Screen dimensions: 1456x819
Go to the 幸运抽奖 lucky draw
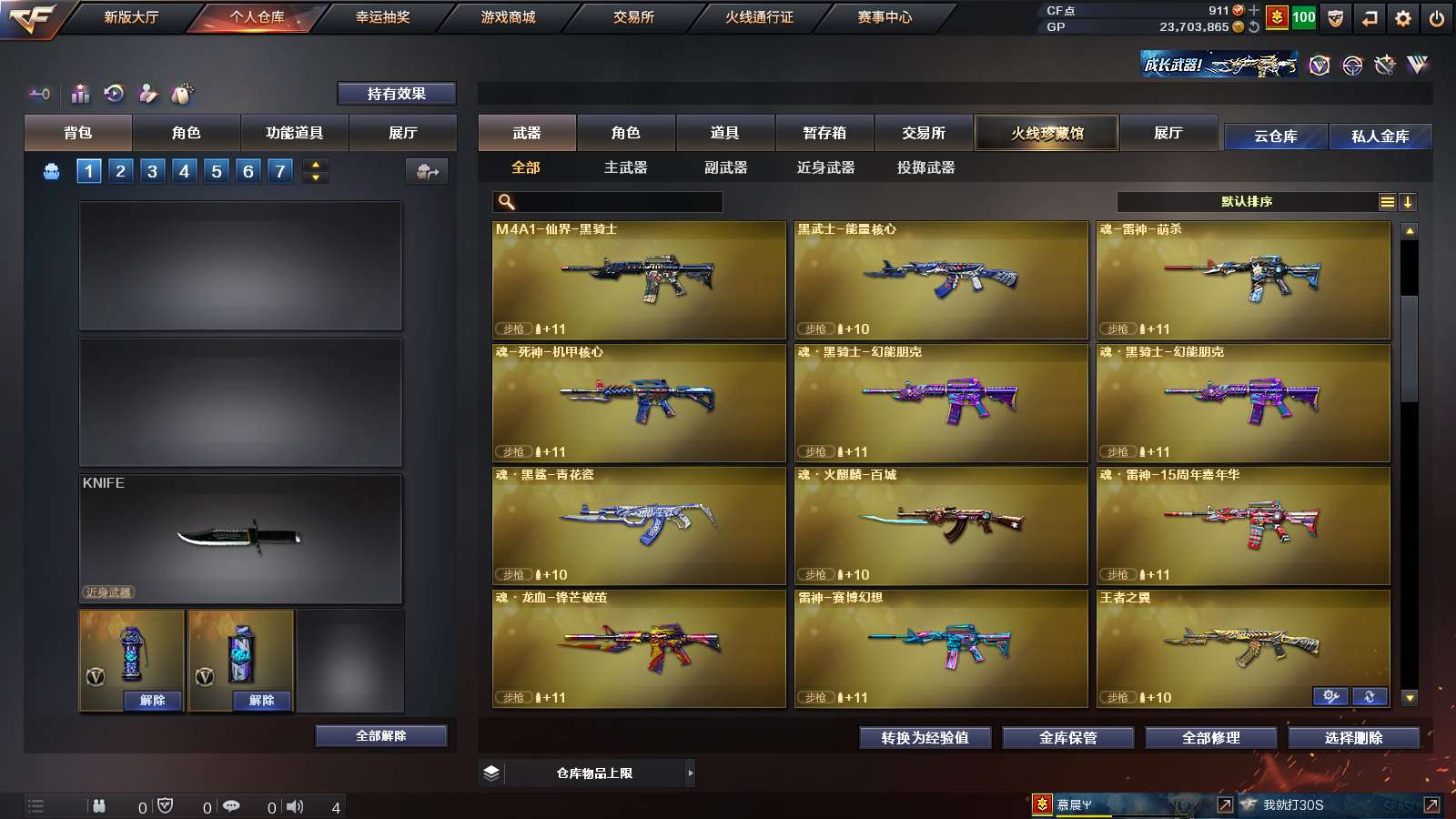(x=382, y=17)
